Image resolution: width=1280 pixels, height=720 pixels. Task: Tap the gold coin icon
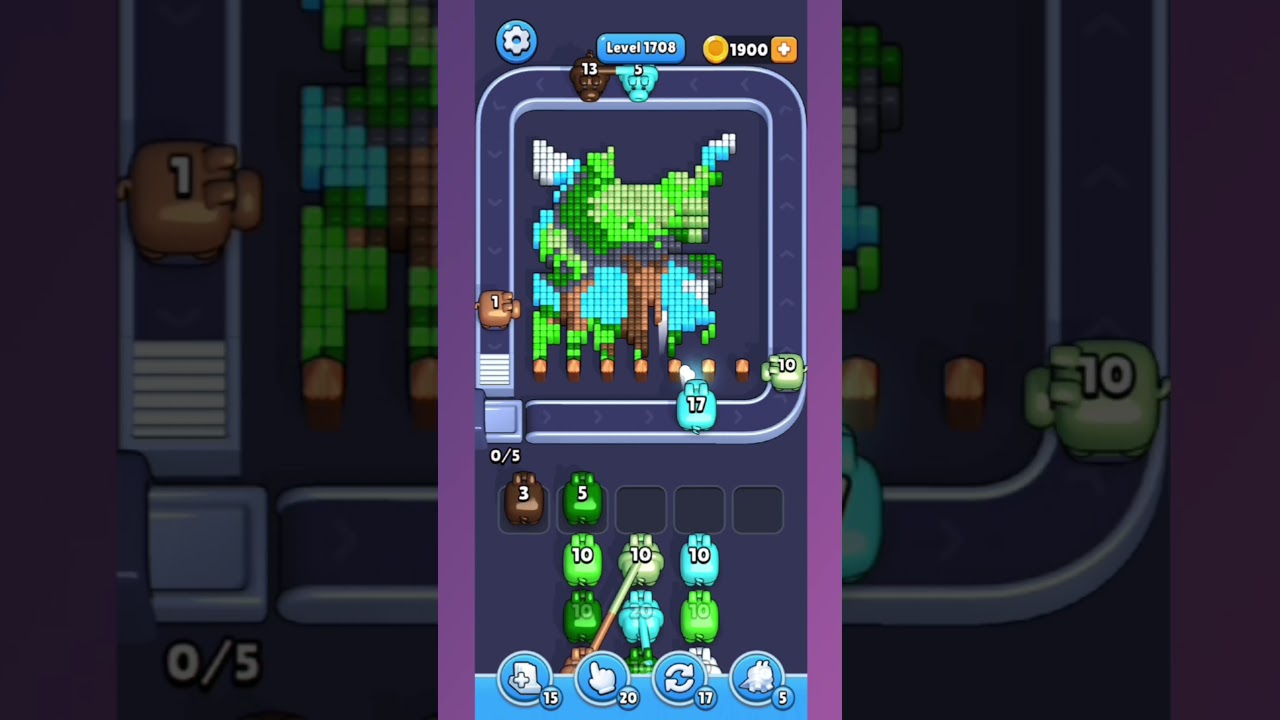point(716,49)
